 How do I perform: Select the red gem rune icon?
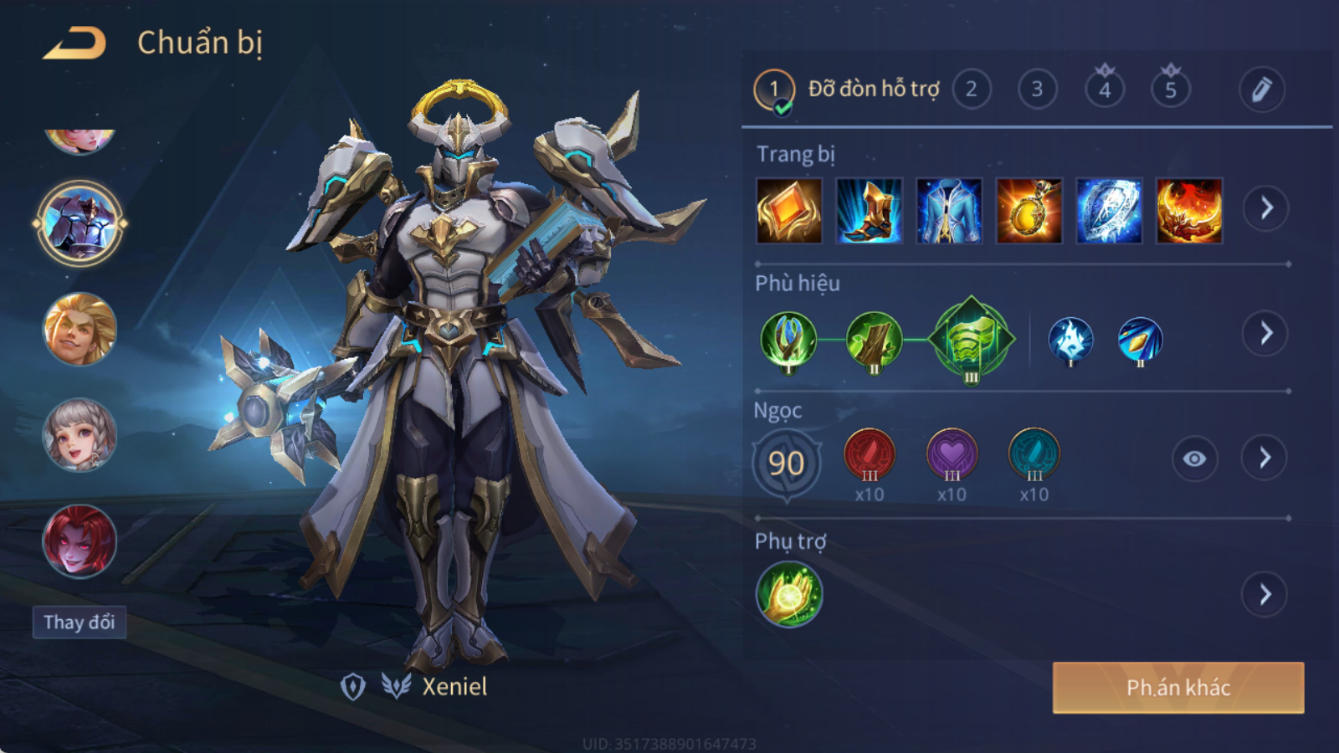(x=869, y=455)
